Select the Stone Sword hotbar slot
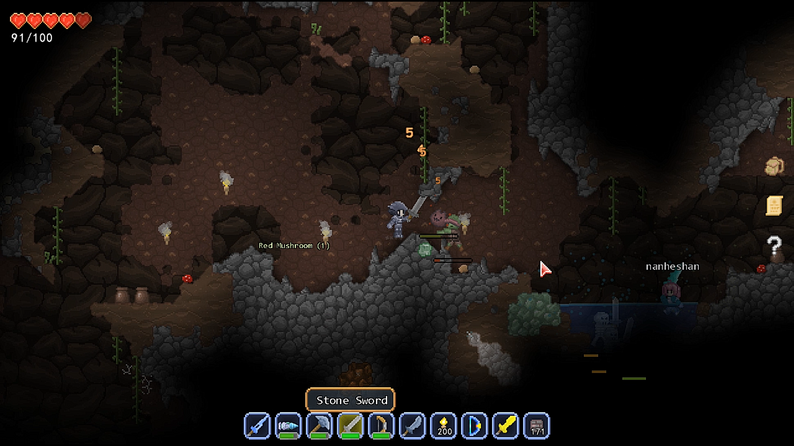Viewport: 794px width, 446px height. tap(350, 425)
